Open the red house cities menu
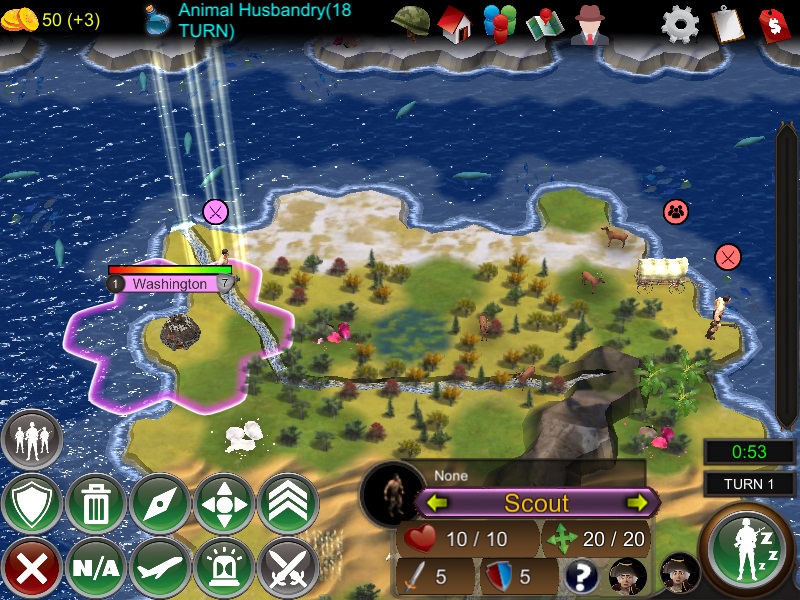The height and width of the screenshot is (600, 800). [x=454, y=23]
